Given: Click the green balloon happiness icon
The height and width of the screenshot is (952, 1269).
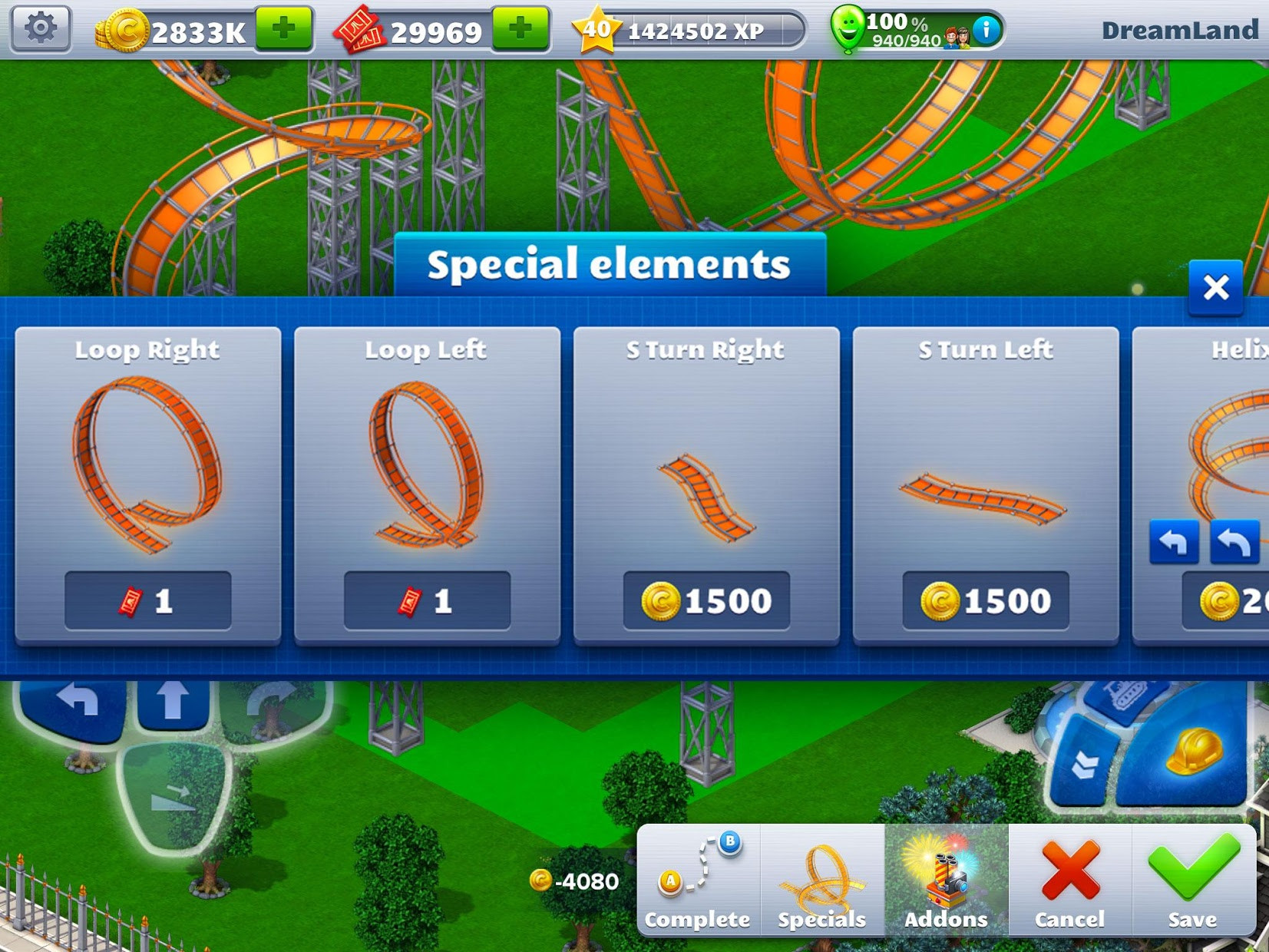Looking at the screenshot, I should coord(848,29).
